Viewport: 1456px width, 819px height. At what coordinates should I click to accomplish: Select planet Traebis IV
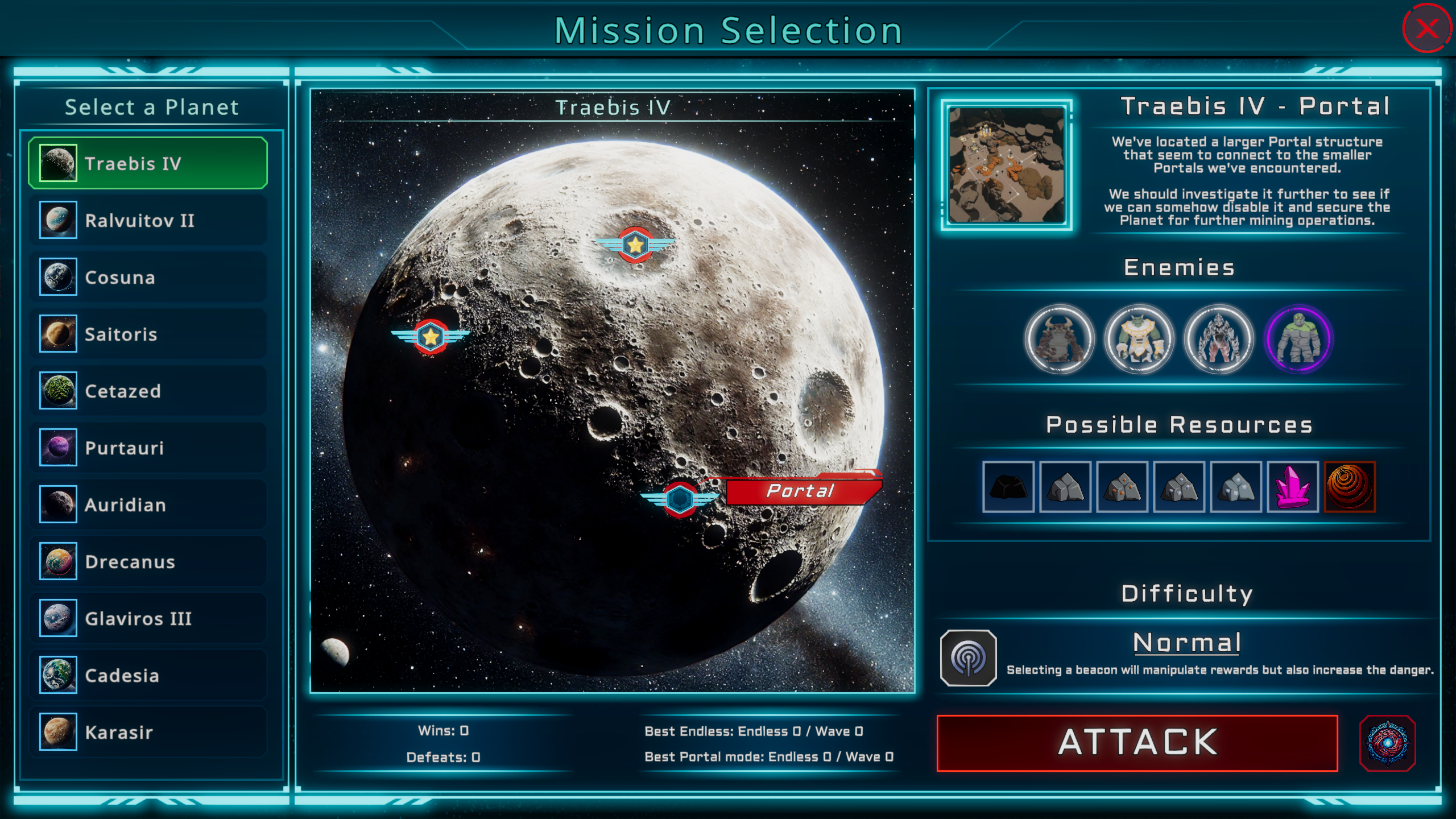pyautogui.click(x=148, y=163)
